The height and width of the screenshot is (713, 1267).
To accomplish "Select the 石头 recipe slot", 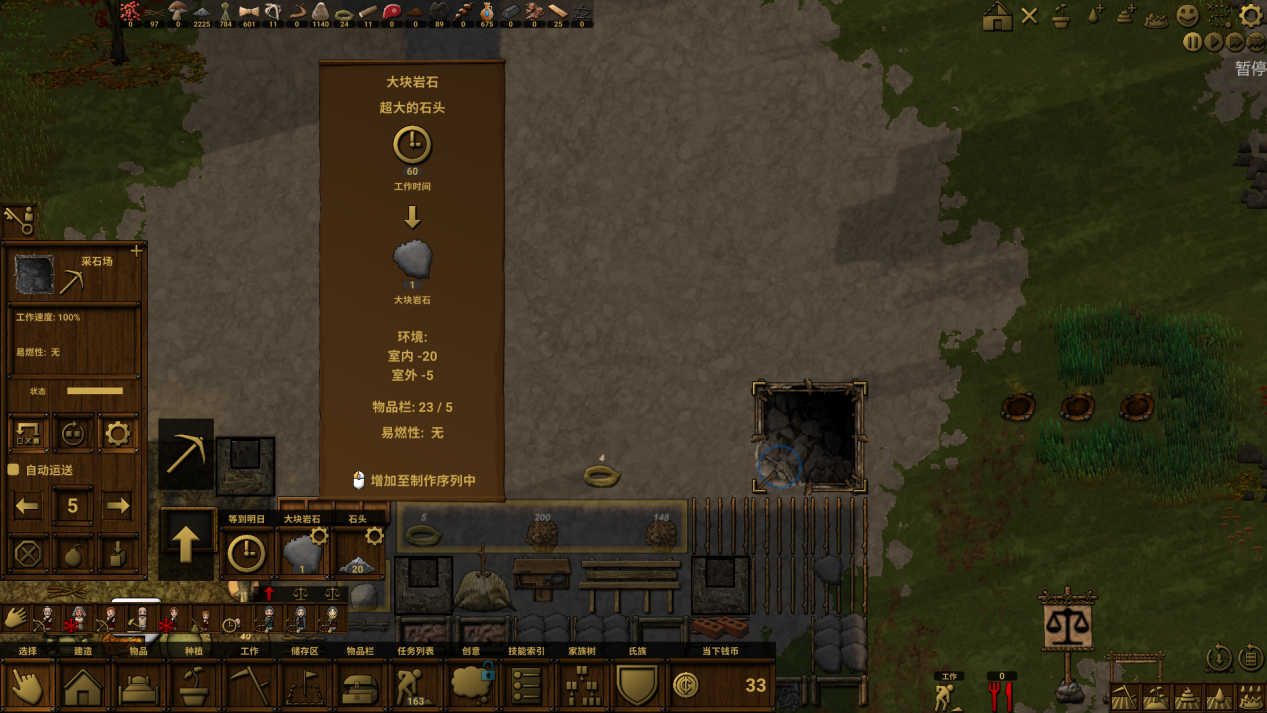I will click(x=357, y=553).
